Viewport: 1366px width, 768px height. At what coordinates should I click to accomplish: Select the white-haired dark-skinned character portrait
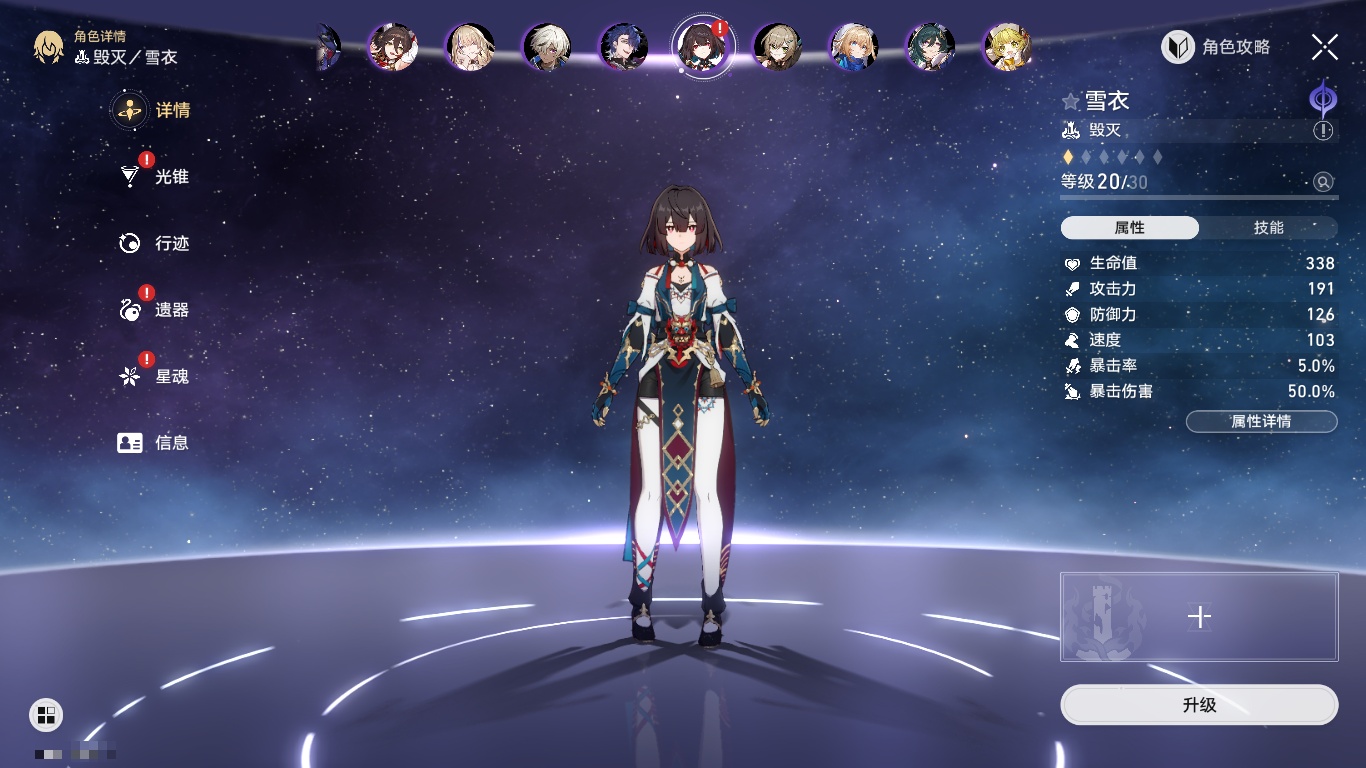click(548, 46)
